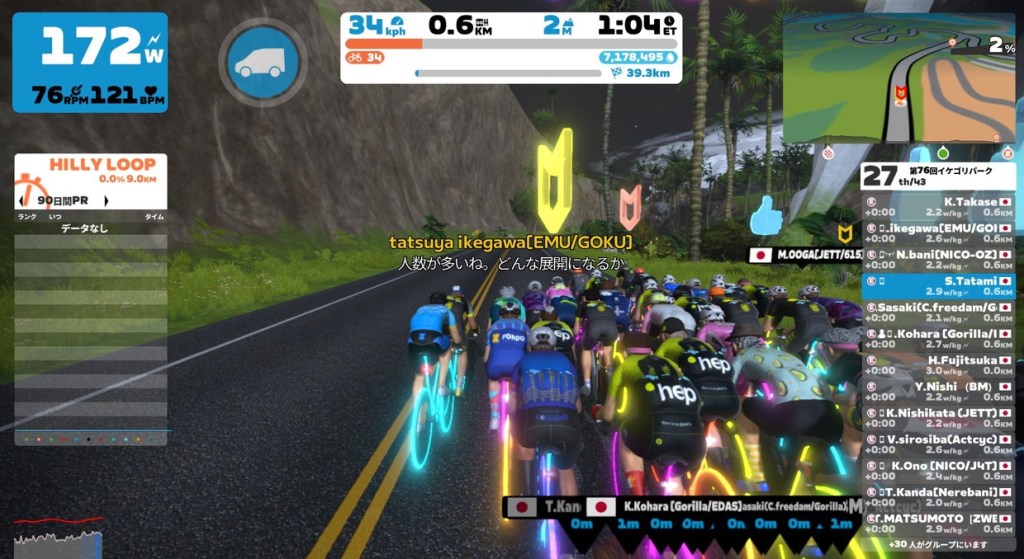Select the highlighted S.Tatami row
Viewport: 1024px width, 559px height.
[938, 286]
